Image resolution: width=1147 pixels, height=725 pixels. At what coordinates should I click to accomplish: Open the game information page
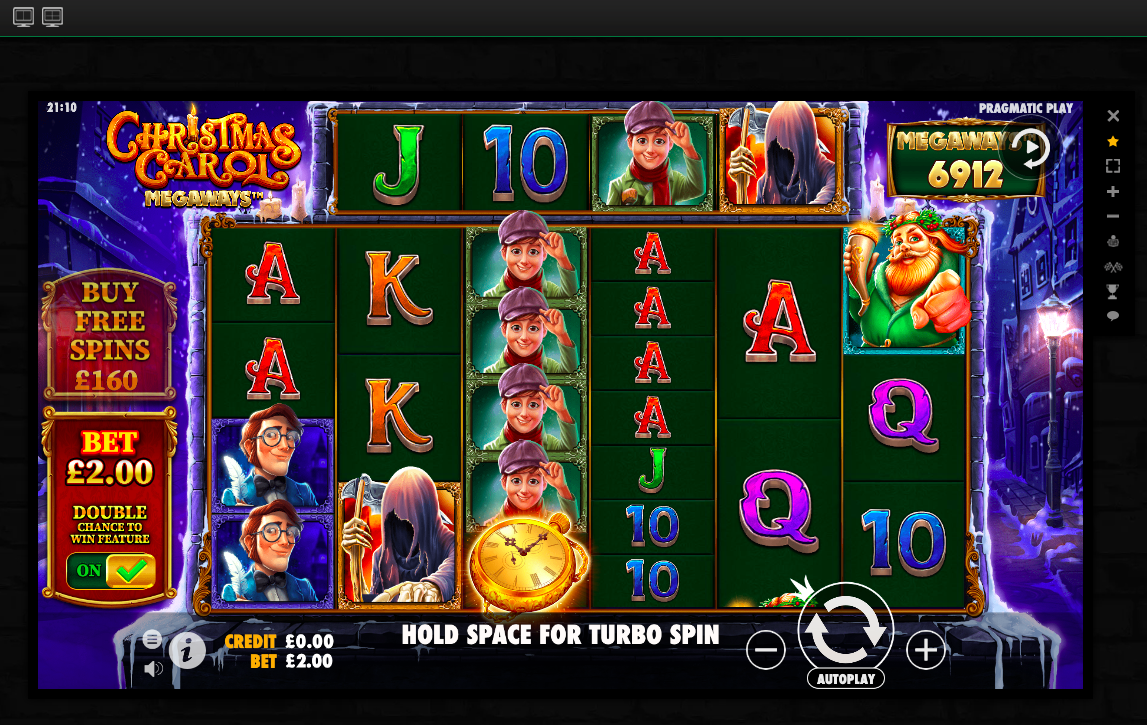(x=187, y=651)
